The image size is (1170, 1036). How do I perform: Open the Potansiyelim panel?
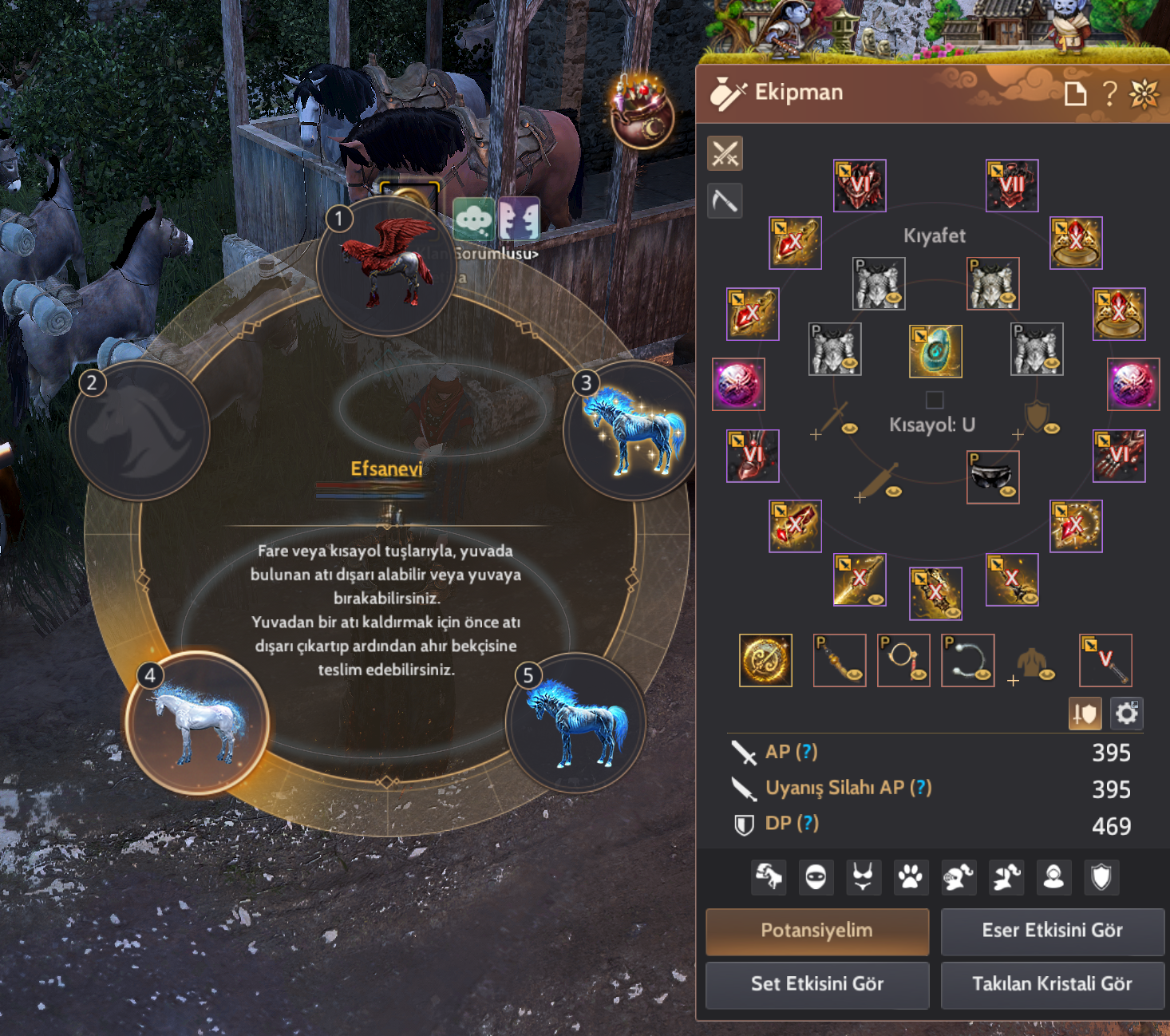tap(816, 931)
